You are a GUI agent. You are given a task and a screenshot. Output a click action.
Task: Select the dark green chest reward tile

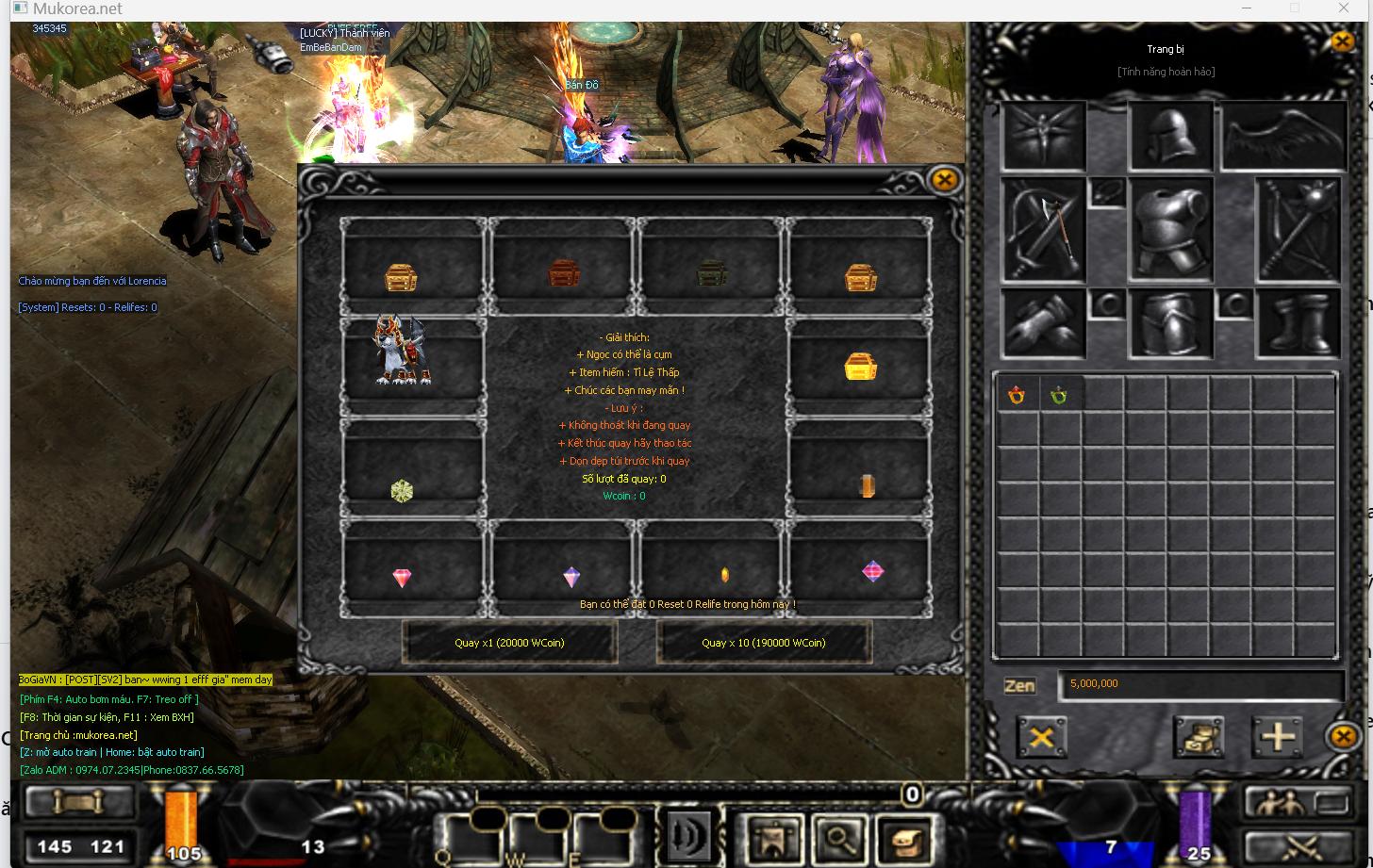pyautogui.click(x=711, y=273)
